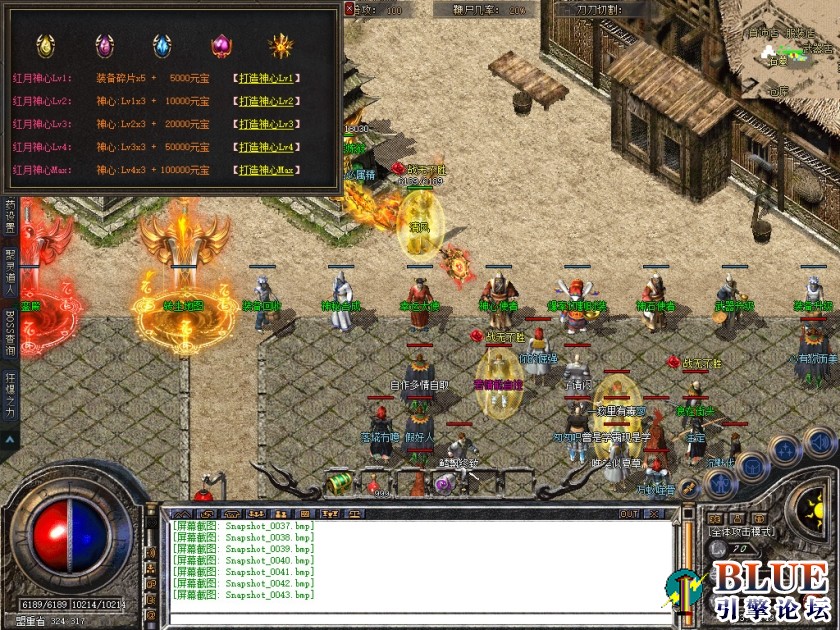This screenshot has width=840, height=630.
Task: Click the speaker sound round button
Action: coord(818,443)
